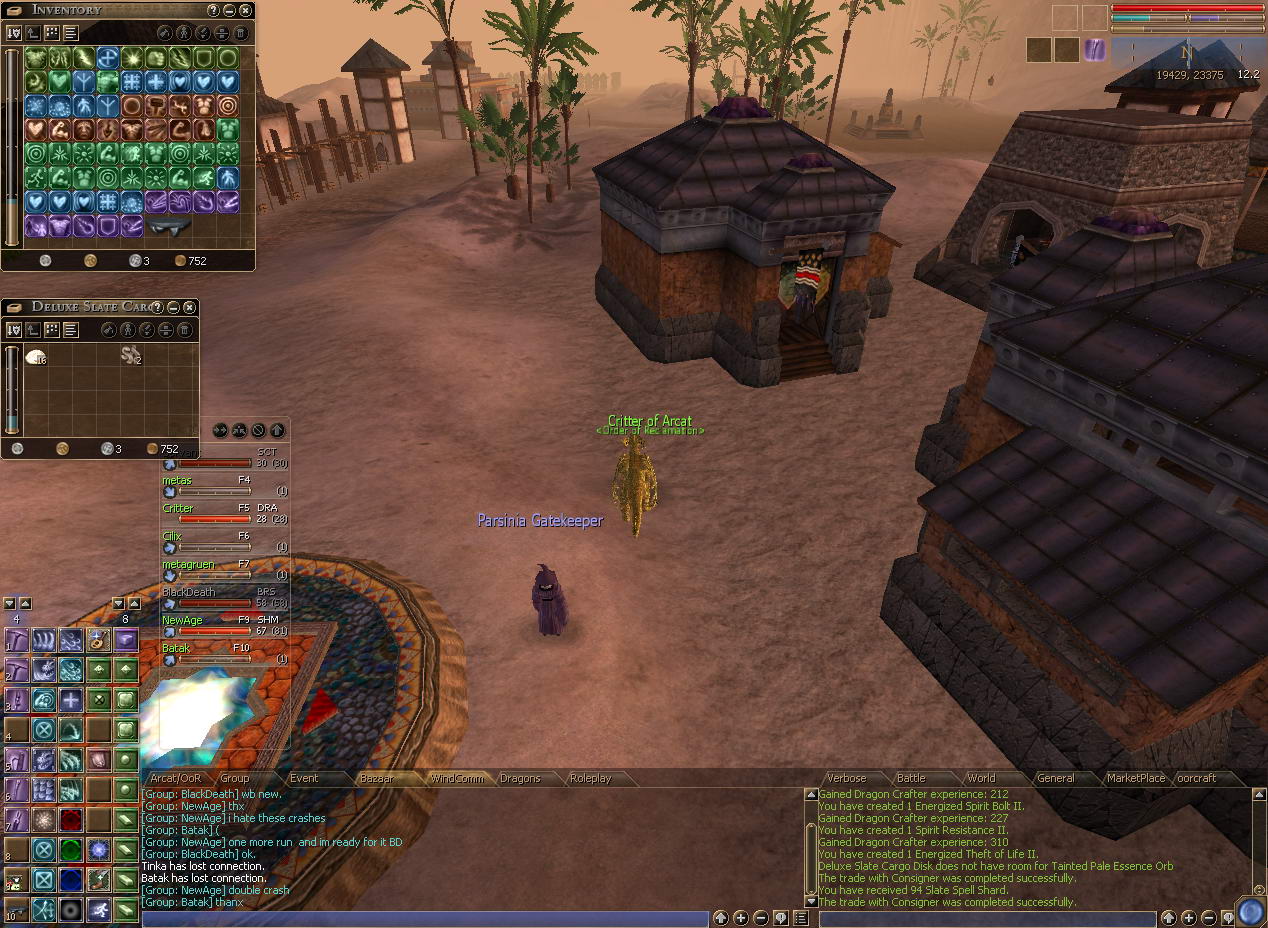The width and height of the screenshot is (1268, 928).
Task: Switch to the Group chat tab
Action: (x=235, y=778)
